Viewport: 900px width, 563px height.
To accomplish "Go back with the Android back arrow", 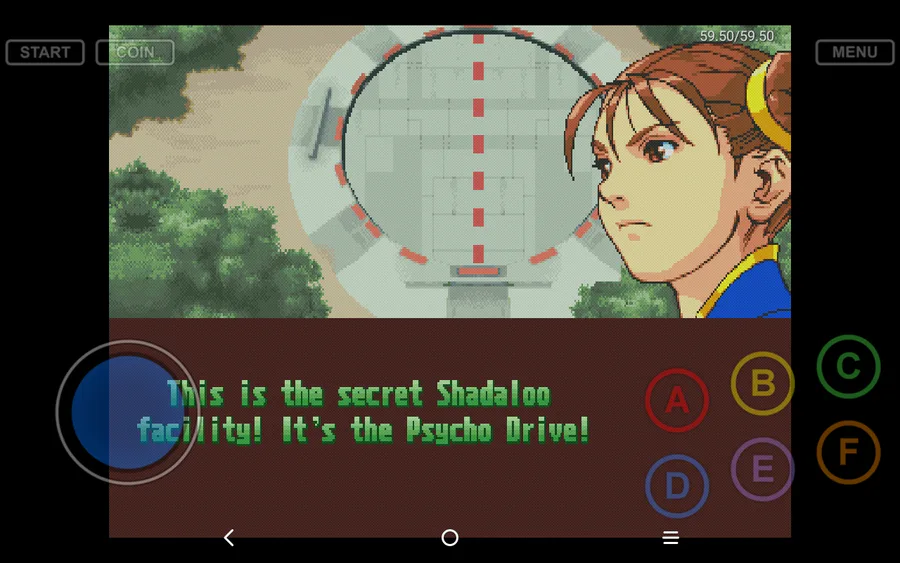I will [229, 538].
